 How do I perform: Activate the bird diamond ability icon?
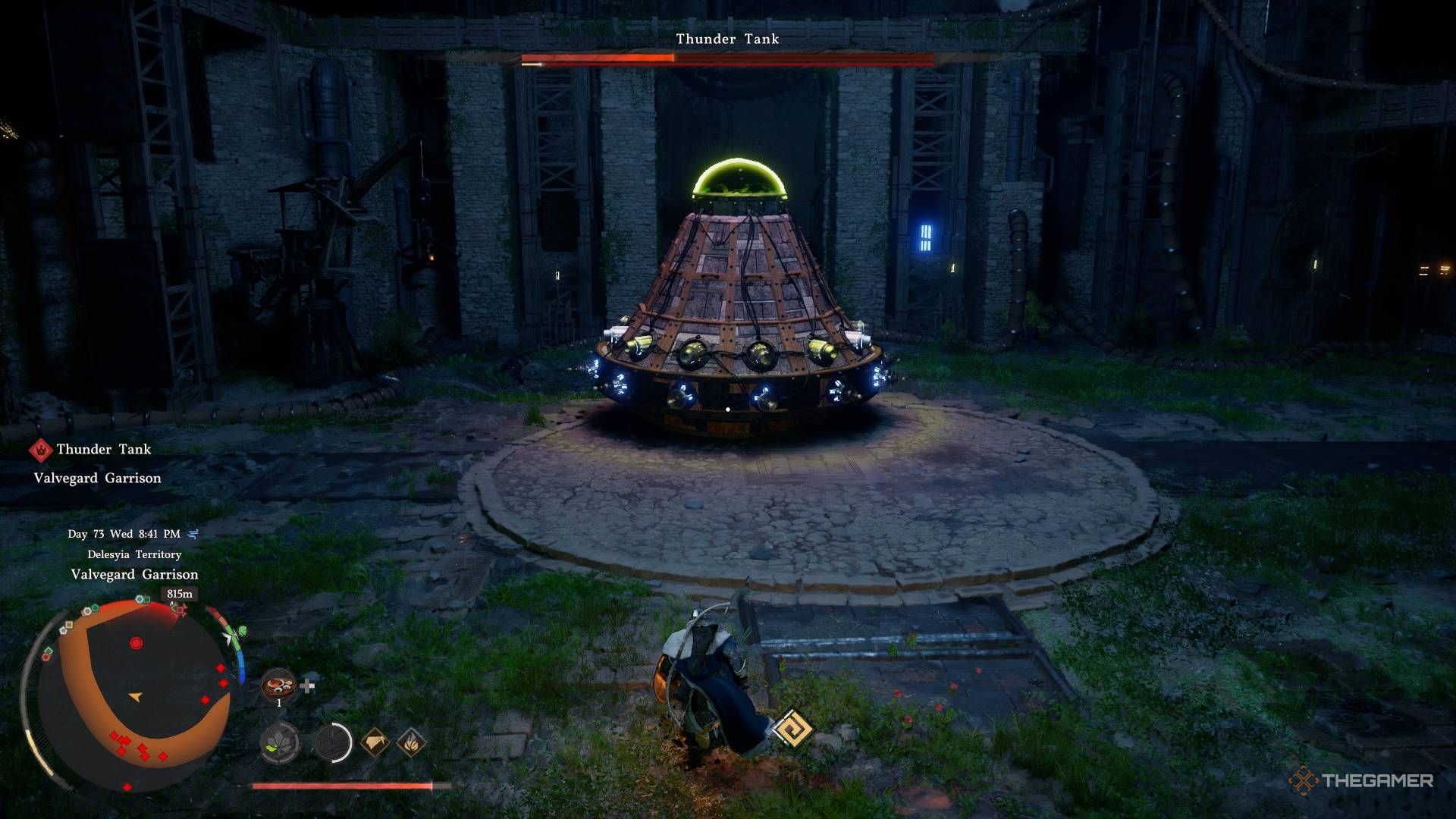375,742
